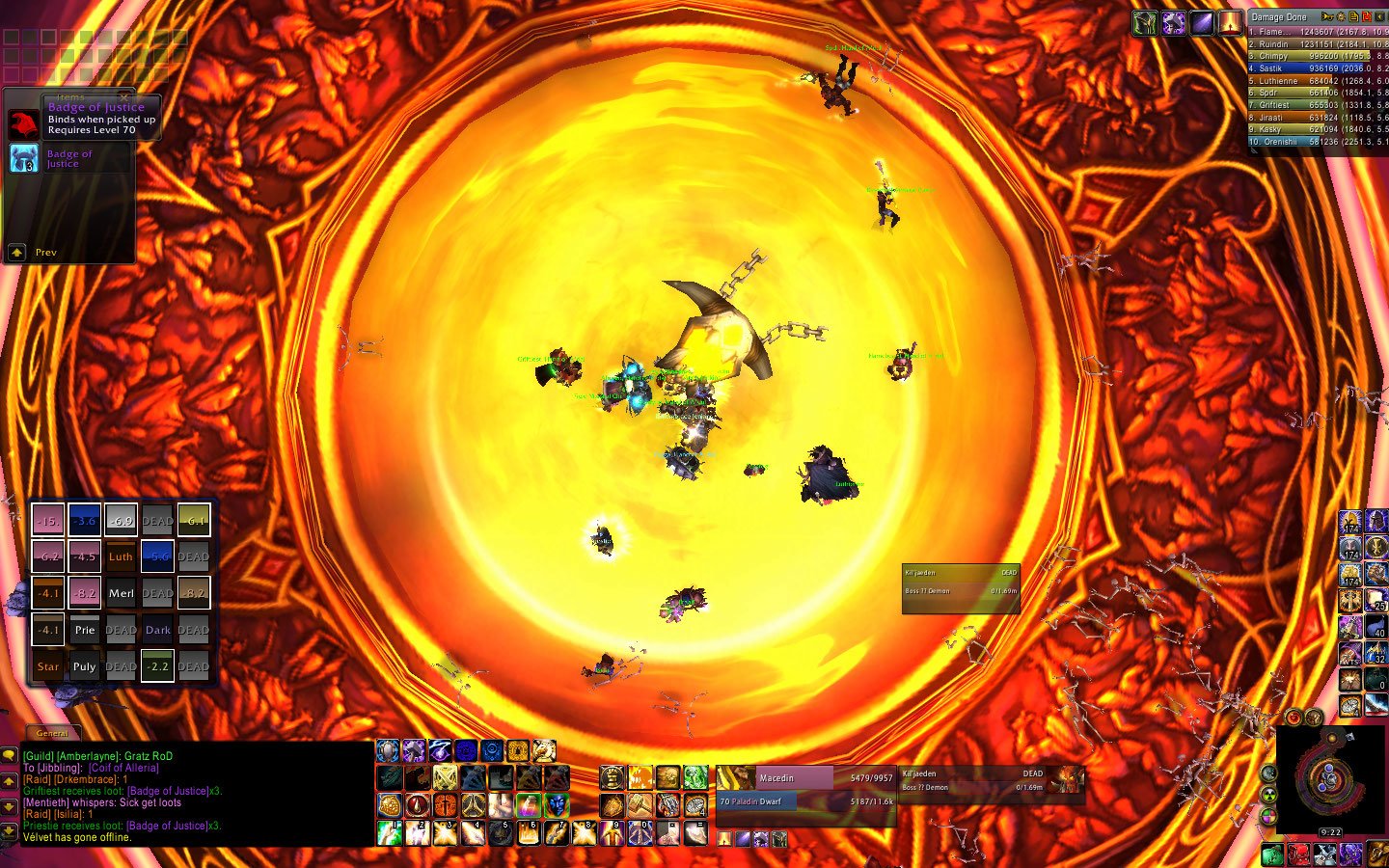1389x868 pixels.
Task: Click the Prev arrow on the loot window
Action: click(16, 252)
